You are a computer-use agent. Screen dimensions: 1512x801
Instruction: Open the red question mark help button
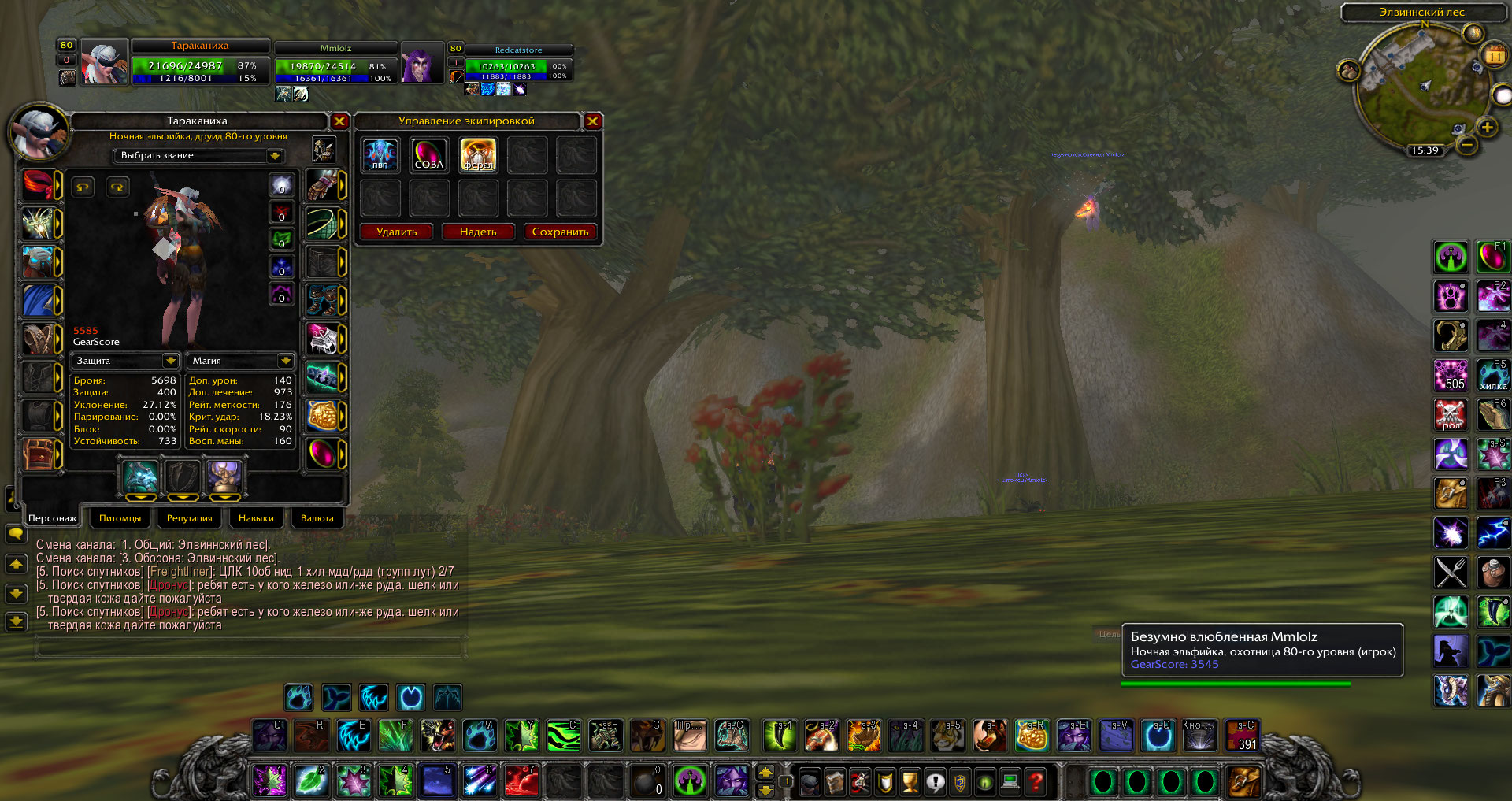pos(1036,782)
